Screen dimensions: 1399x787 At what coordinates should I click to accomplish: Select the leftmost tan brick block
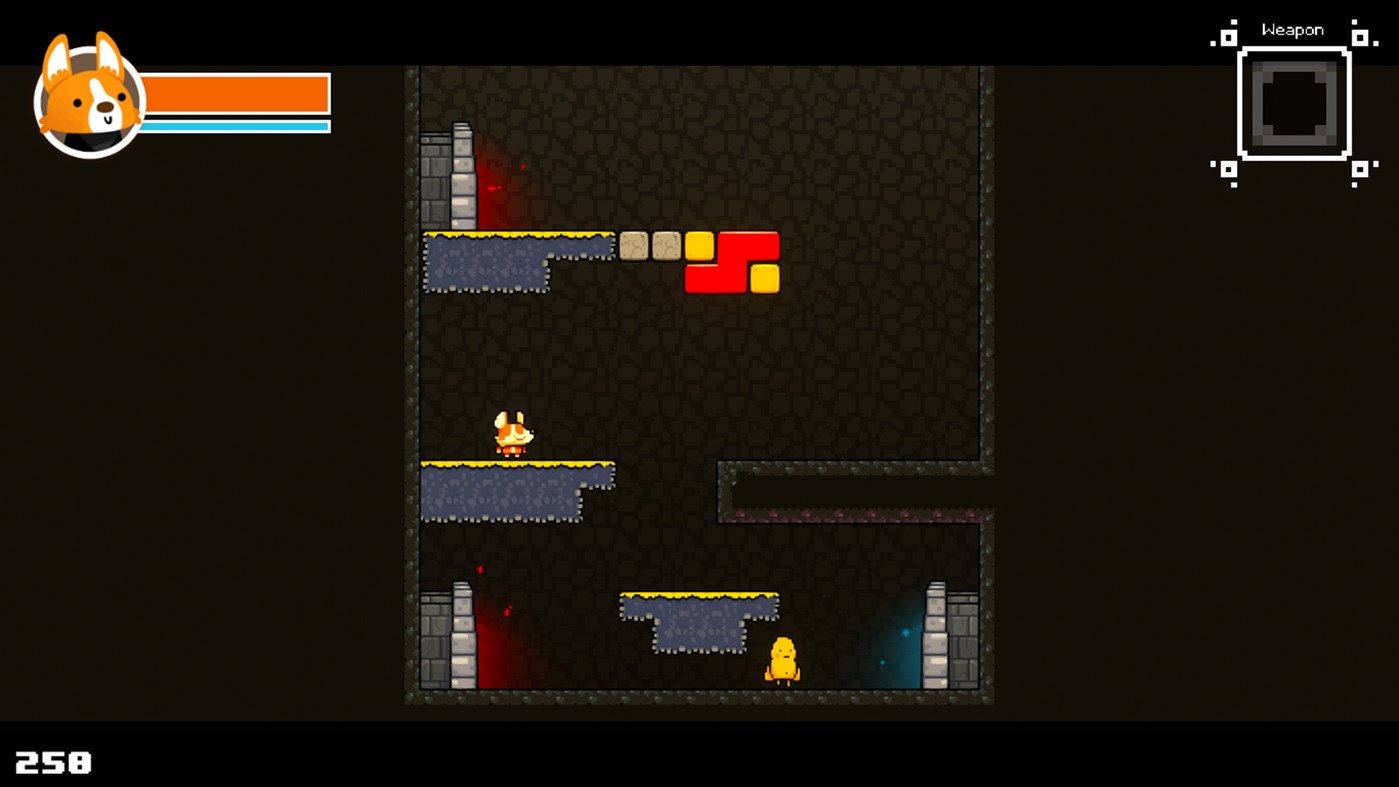point(633,244)
